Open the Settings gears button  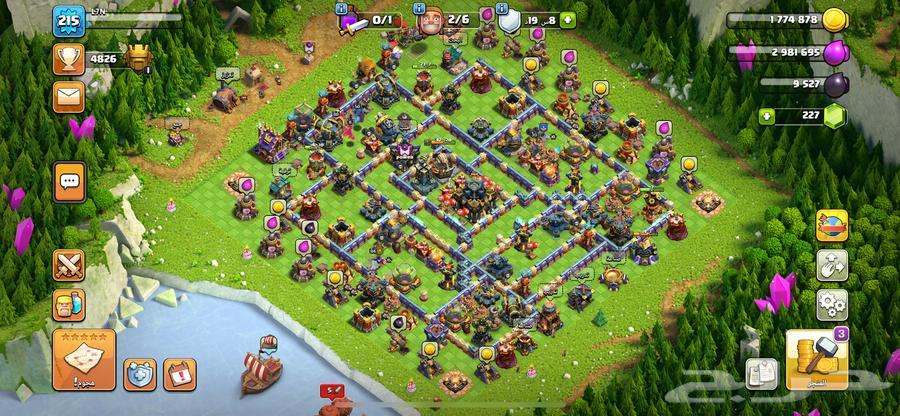tap(832, 303)
